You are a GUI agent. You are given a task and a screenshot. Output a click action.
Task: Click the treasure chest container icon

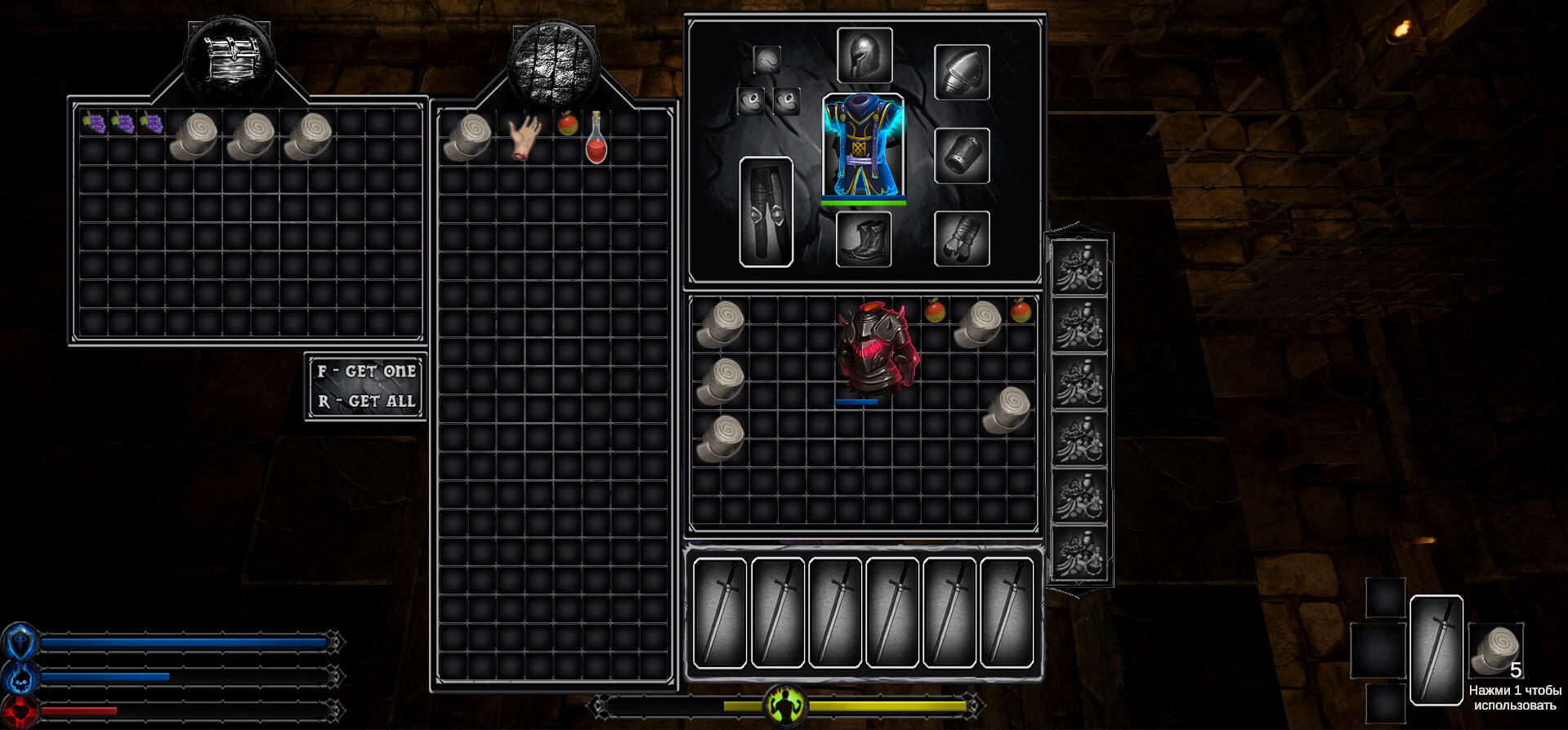(229, 59)
